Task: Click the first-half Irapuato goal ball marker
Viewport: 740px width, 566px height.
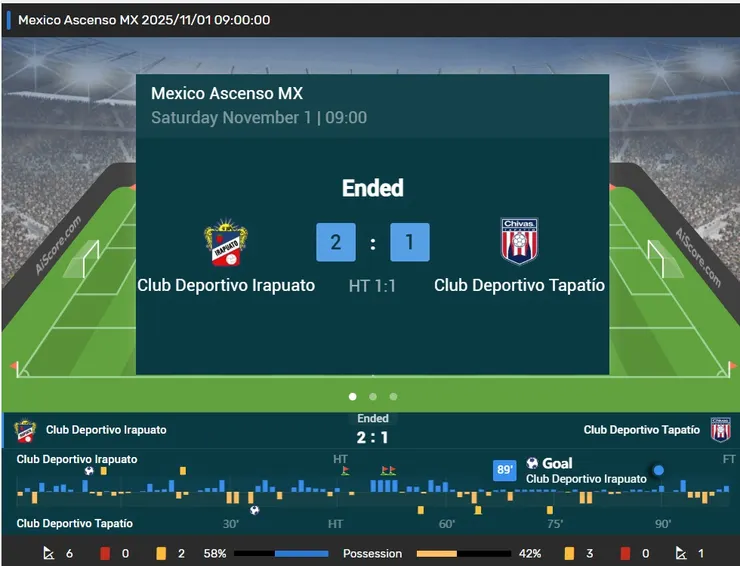Action: pos(90,470)
